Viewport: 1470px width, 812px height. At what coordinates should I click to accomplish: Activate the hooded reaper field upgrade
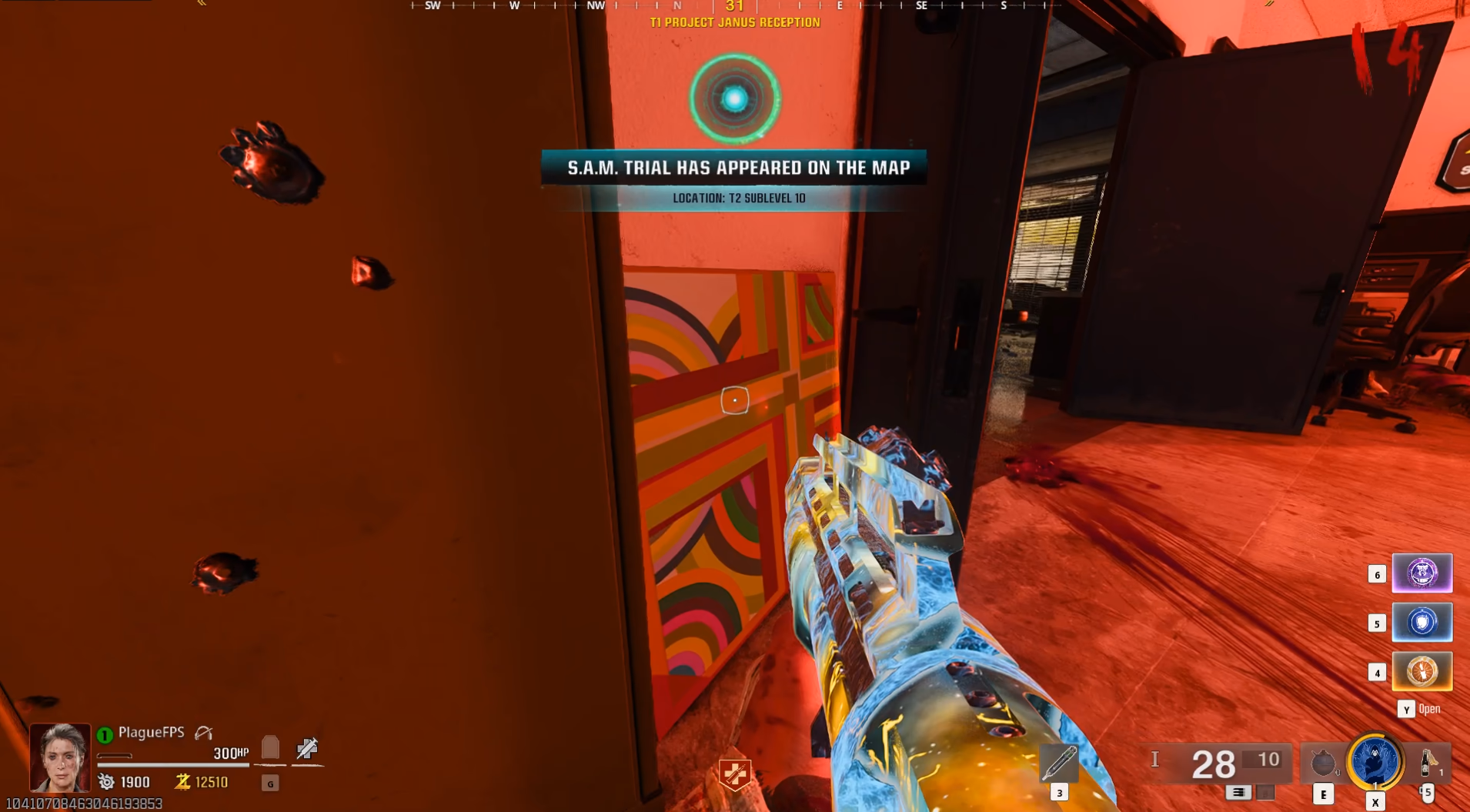click(1375, 762)
